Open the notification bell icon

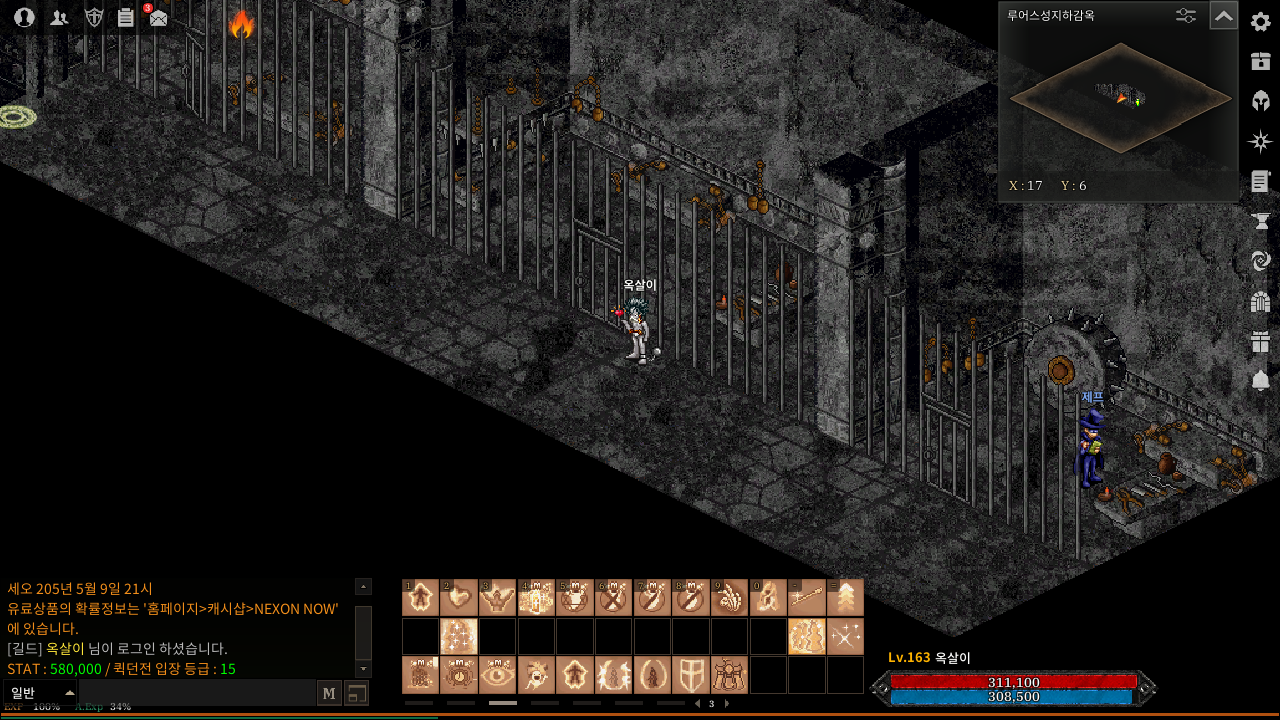pyautogui.click(x=1260, y=381)
